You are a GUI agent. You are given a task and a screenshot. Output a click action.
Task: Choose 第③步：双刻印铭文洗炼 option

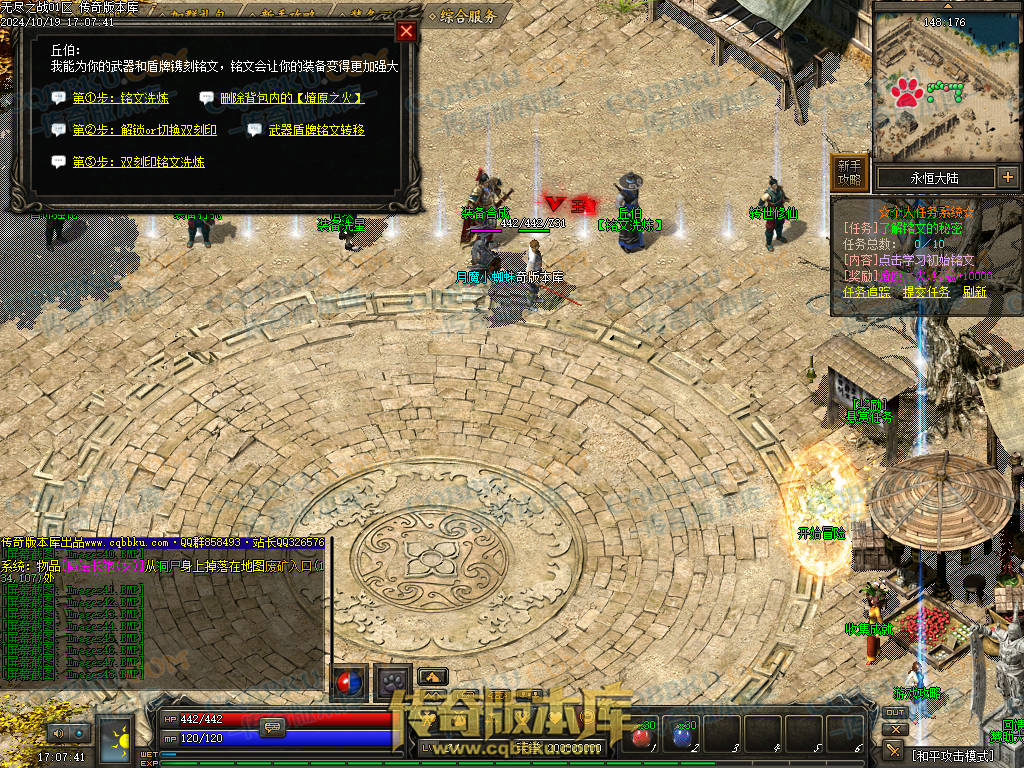click(x=138, y=162)
